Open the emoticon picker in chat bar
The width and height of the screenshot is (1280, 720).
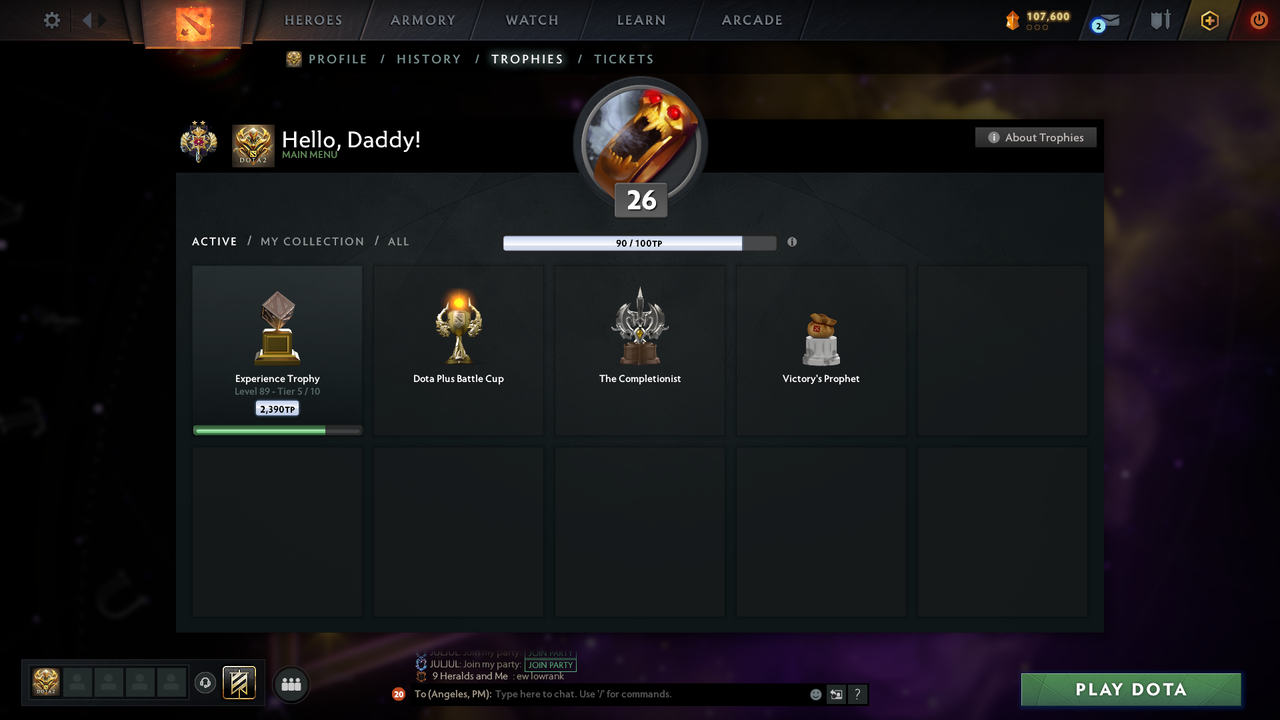[x=815, y=693]
